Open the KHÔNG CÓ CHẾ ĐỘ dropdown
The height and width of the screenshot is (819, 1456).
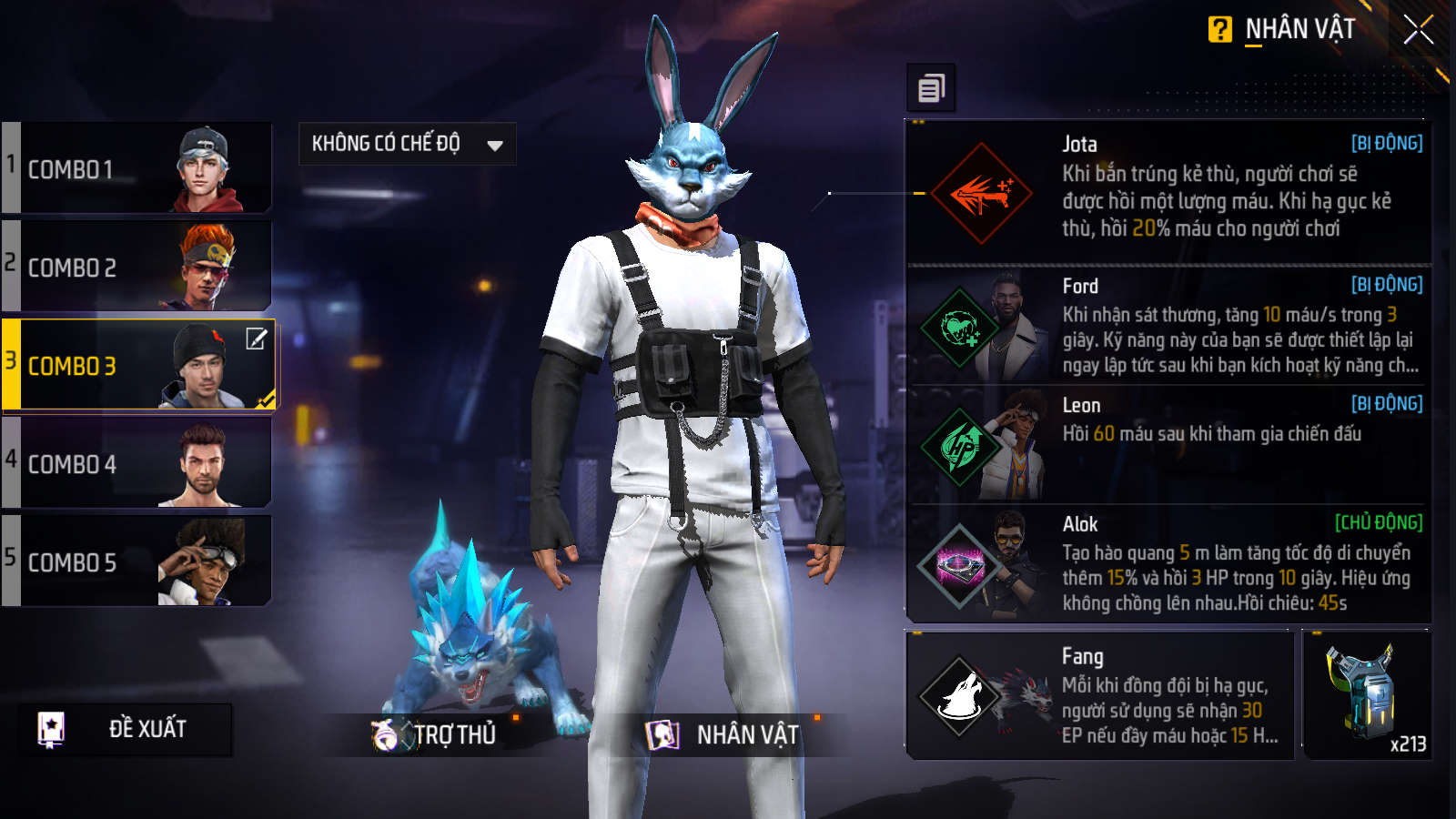coord(407,144)
